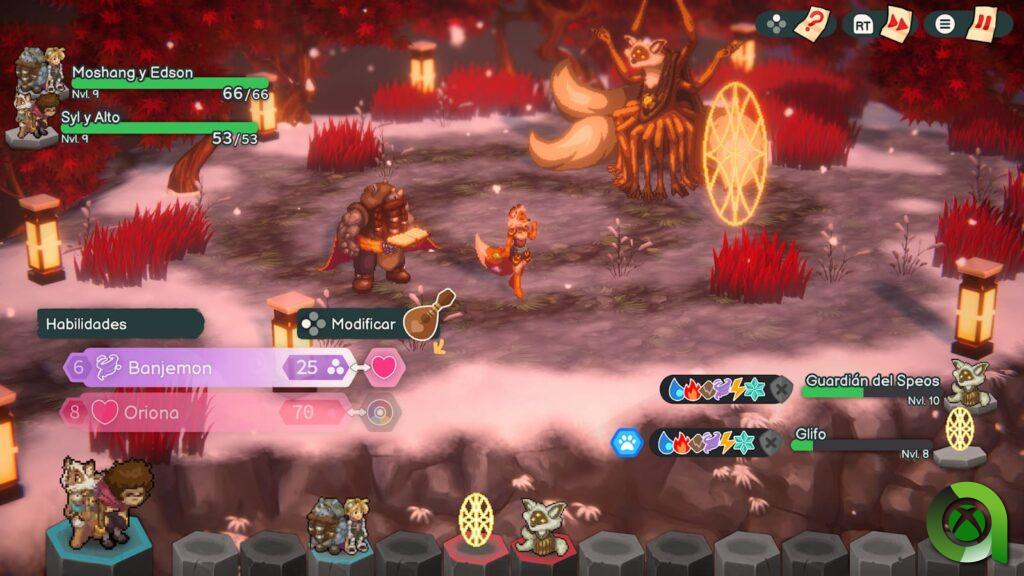
Task: Toggle fast-forward with the red arrows note
Action: [896, 23]
